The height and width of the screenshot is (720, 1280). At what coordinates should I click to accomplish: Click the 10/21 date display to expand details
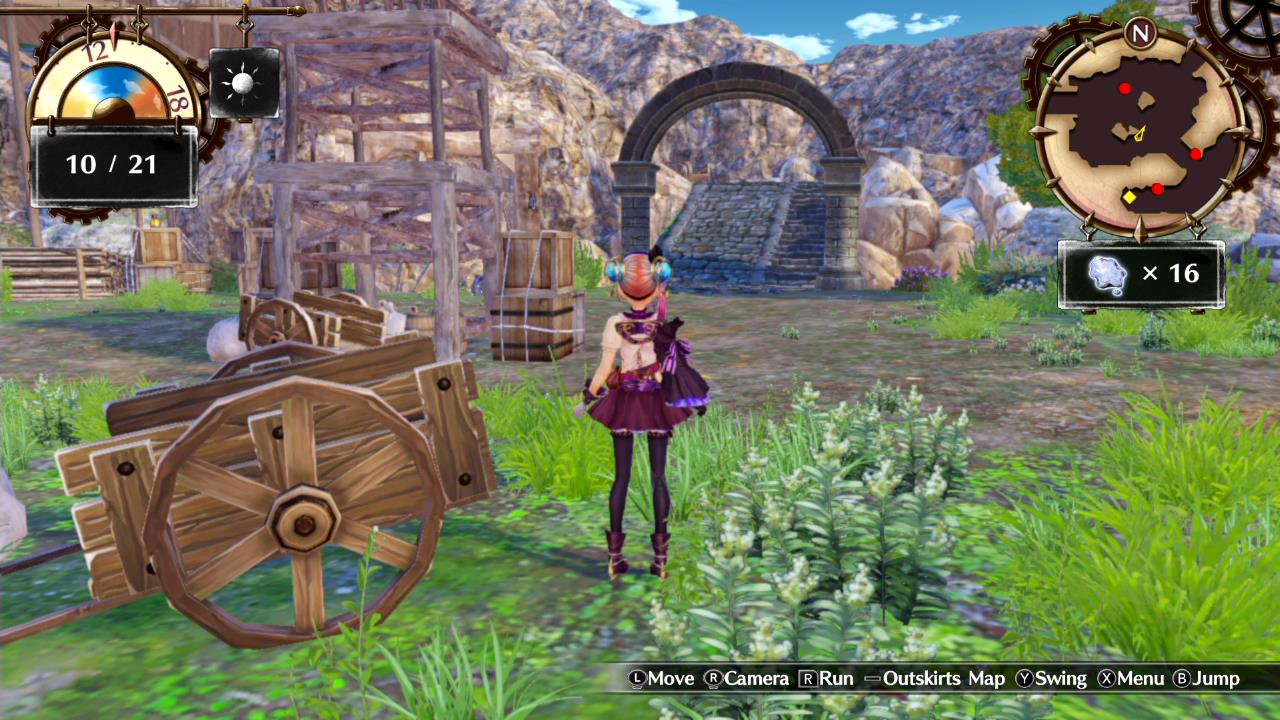click(x=113, y=163)
